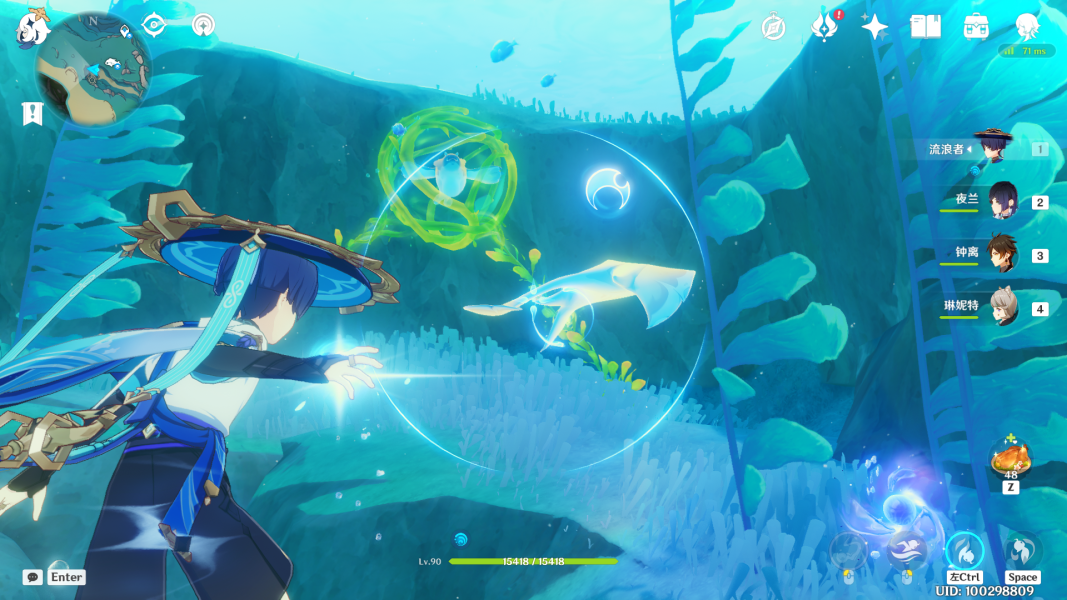Open the co-op signal icon beside minimap

(203, 25)
